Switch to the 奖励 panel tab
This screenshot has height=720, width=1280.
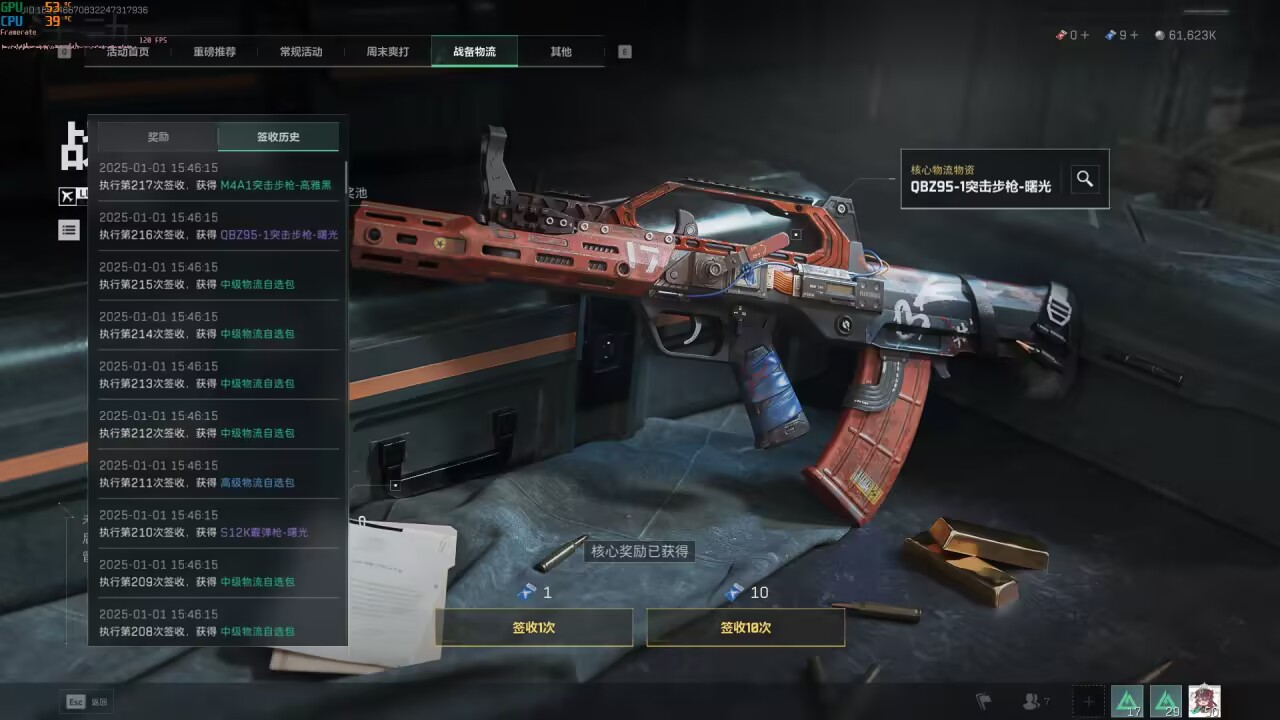pyautogui.click(x=158, y=137)
